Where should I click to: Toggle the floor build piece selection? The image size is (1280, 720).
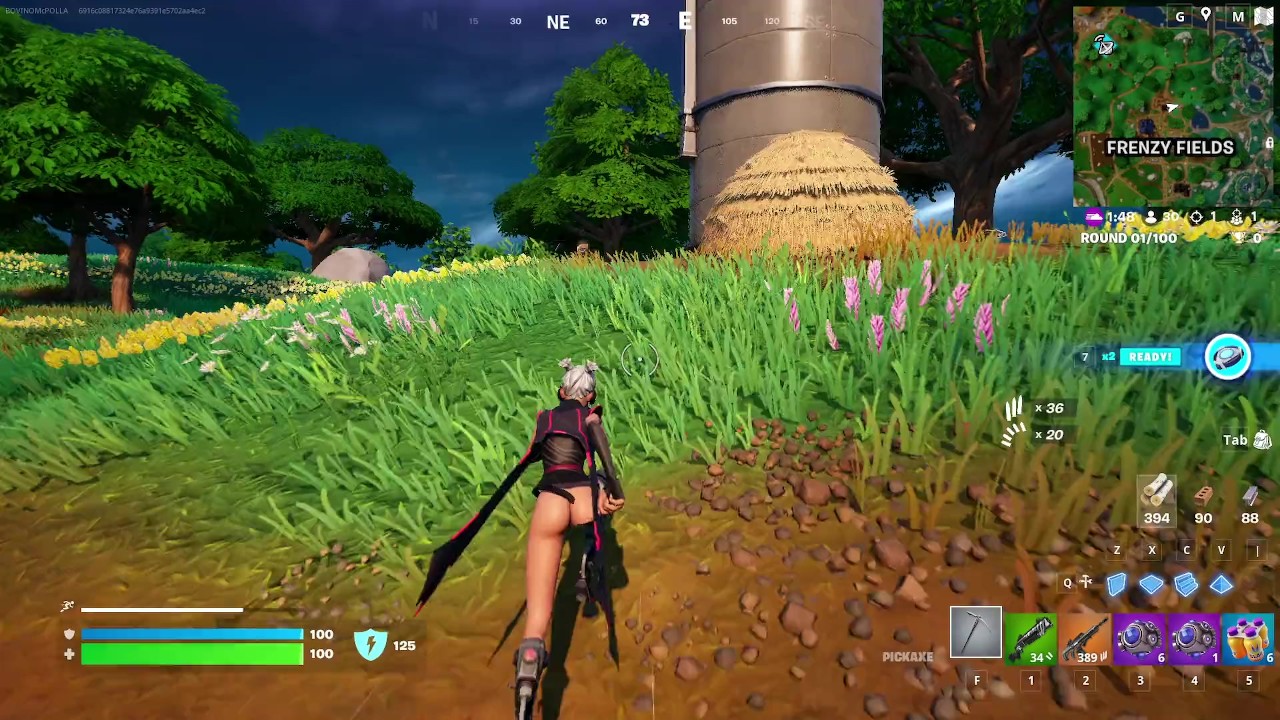[x=1152, y=584]
